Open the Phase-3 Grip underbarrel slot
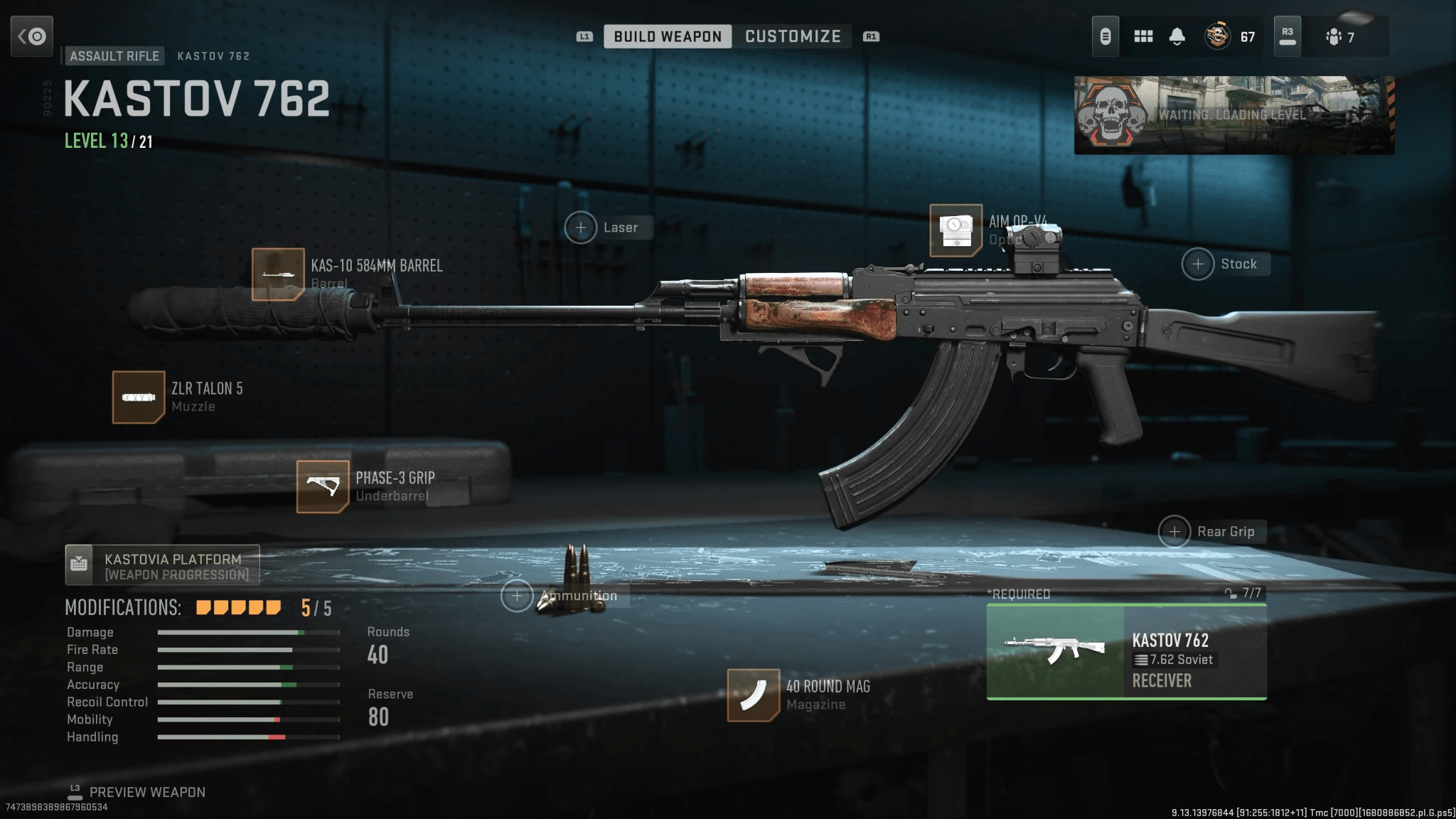The image size is (1456, 819). [323, 486]
